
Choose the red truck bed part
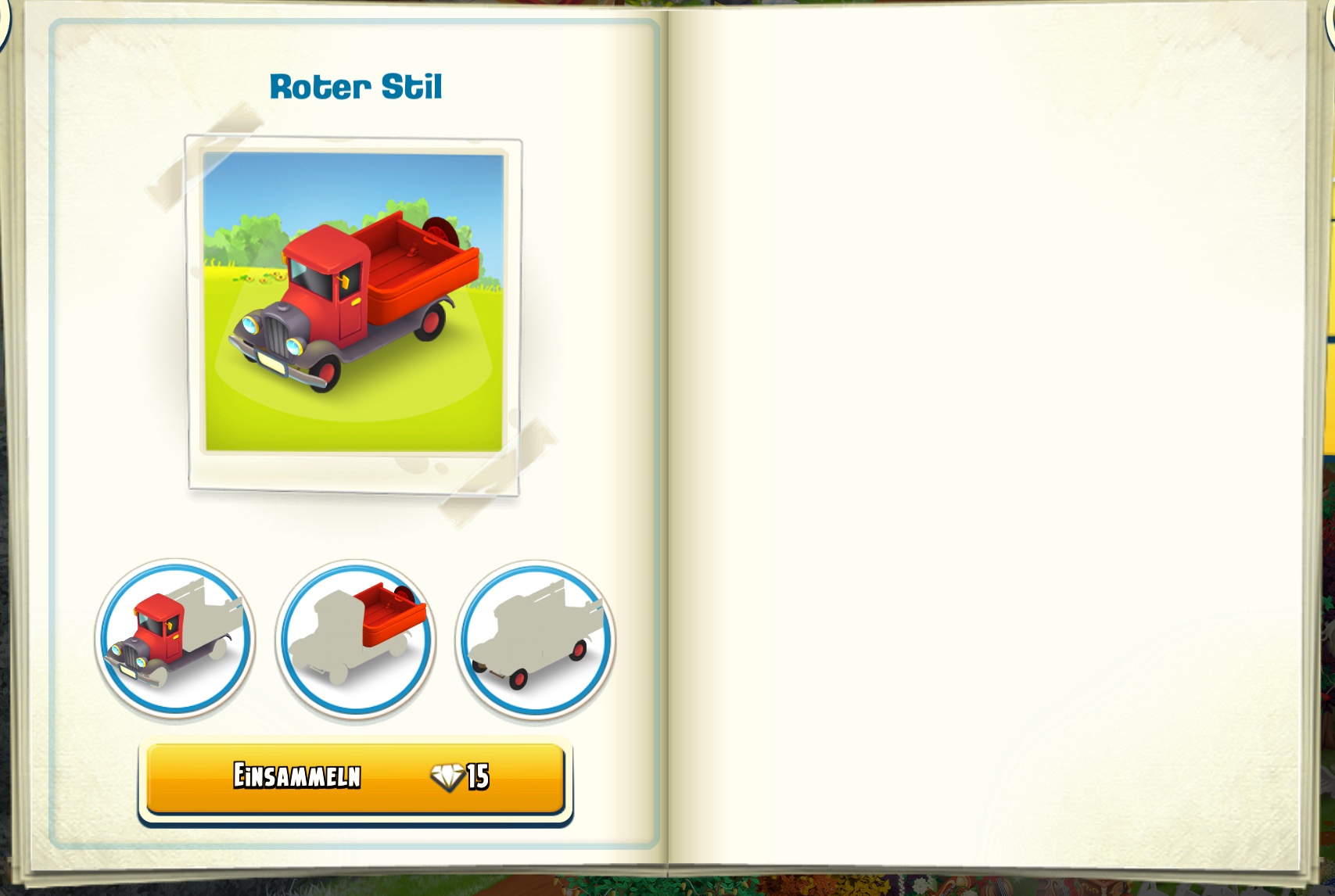[x=356, y=638]
